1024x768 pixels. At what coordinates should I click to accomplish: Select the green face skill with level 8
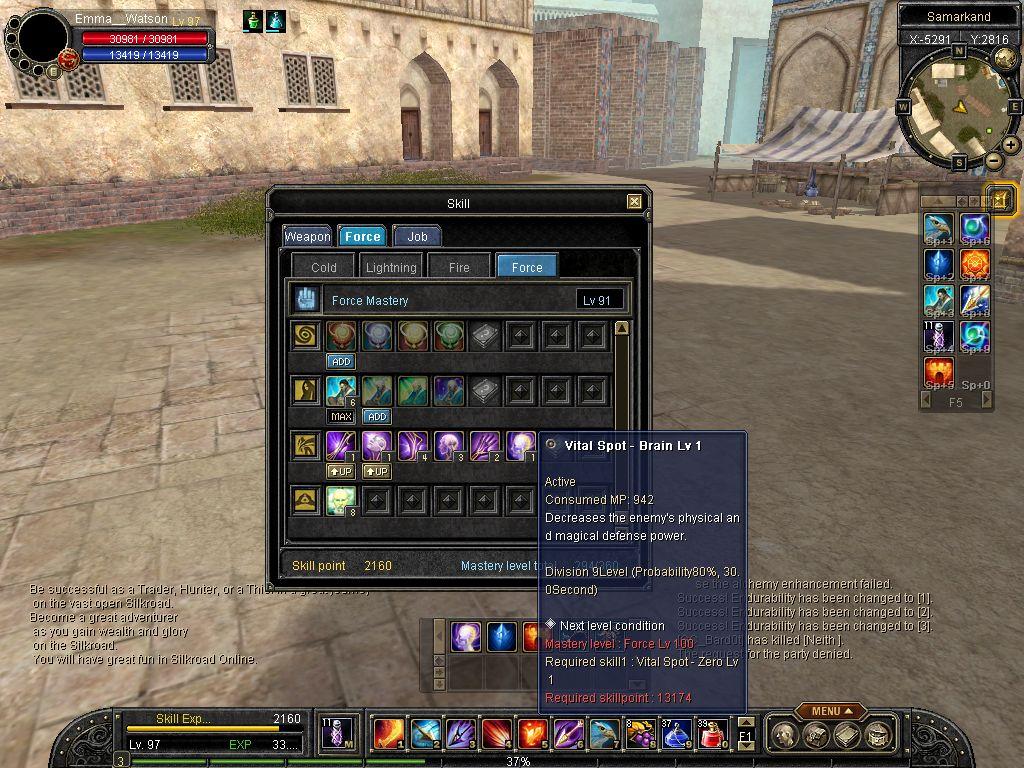tap(340, 500)
